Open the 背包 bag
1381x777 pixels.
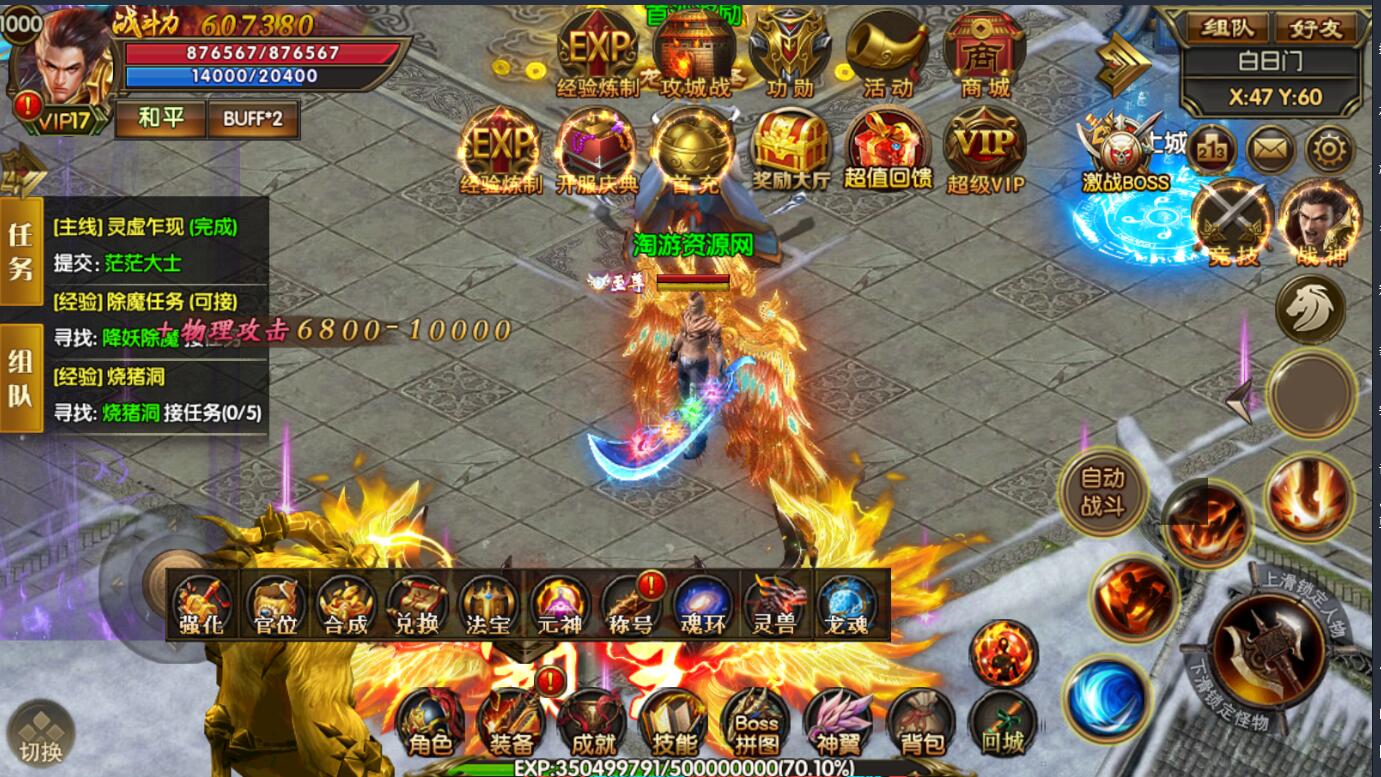(x=920, y=722)
